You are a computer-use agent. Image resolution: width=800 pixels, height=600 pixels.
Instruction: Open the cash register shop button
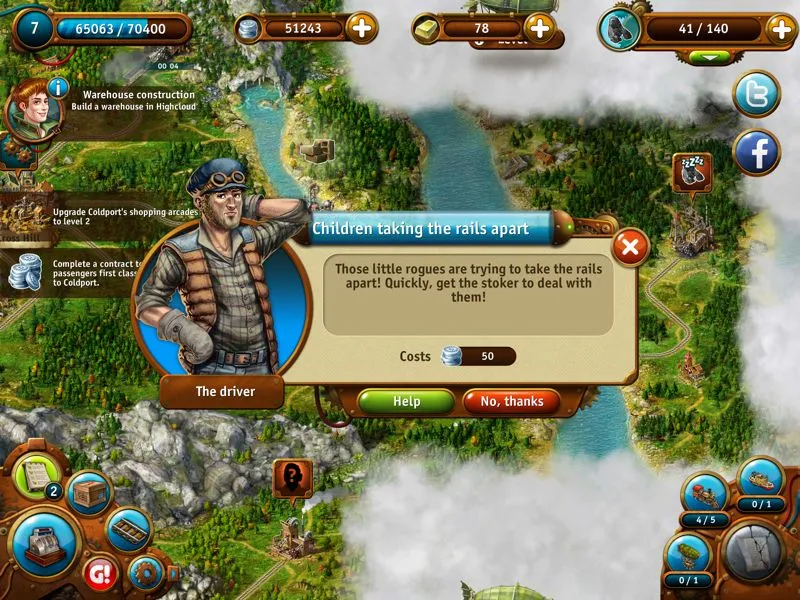(x=43, y=543)
